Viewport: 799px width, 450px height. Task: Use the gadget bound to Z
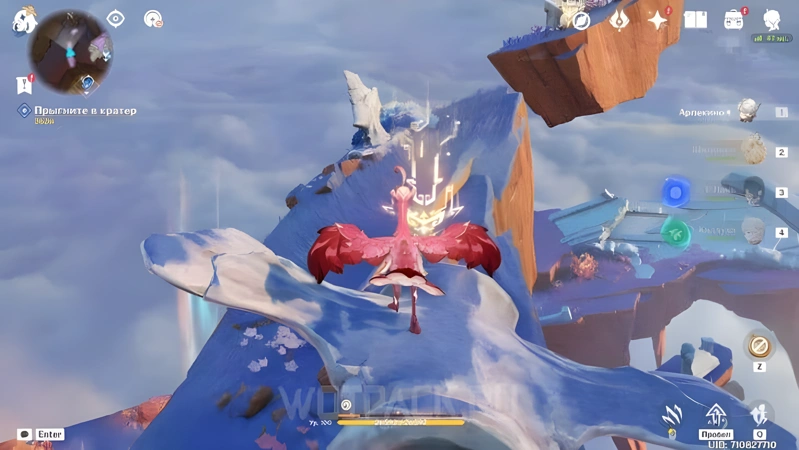click(759, 346)
